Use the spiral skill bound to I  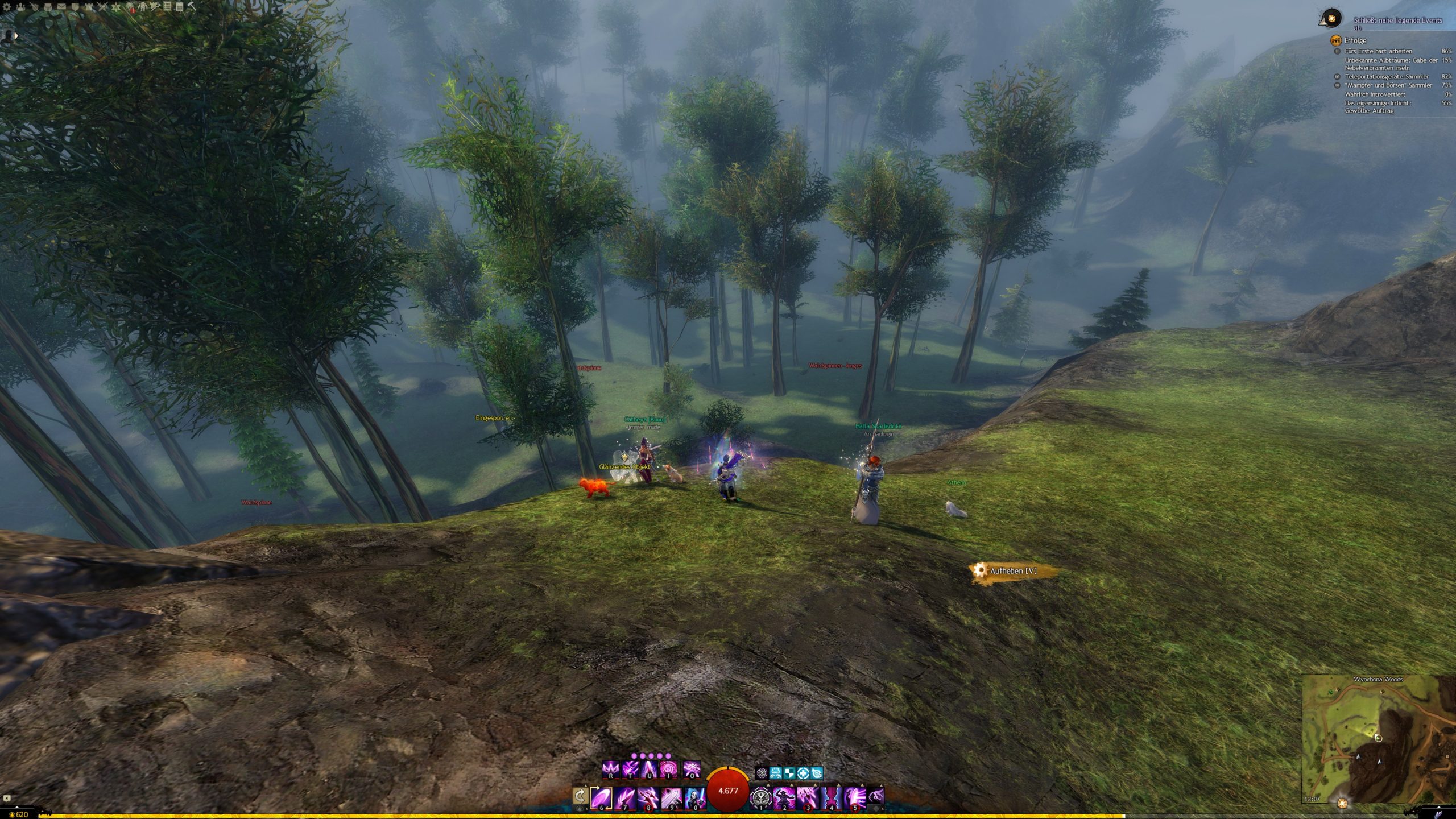[x=667, y=770]
